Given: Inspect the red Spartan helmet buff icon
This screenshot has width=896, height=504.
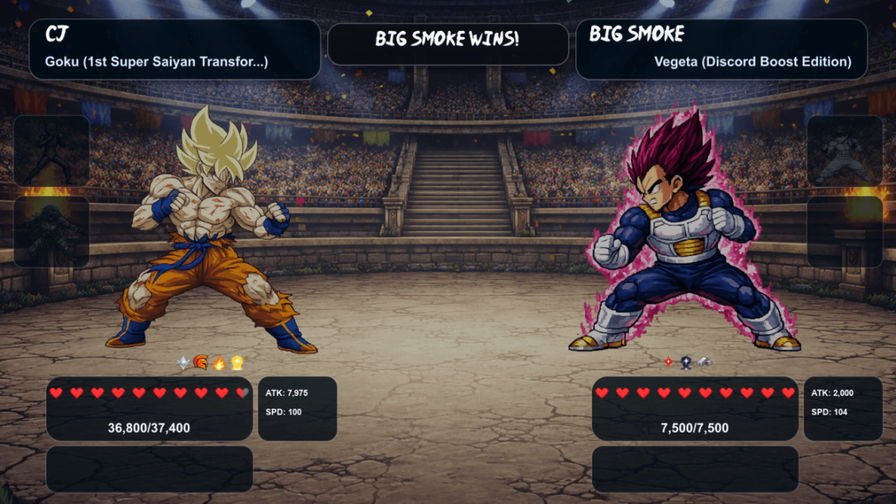Looking at the screenshot, I should pos(200,363).
